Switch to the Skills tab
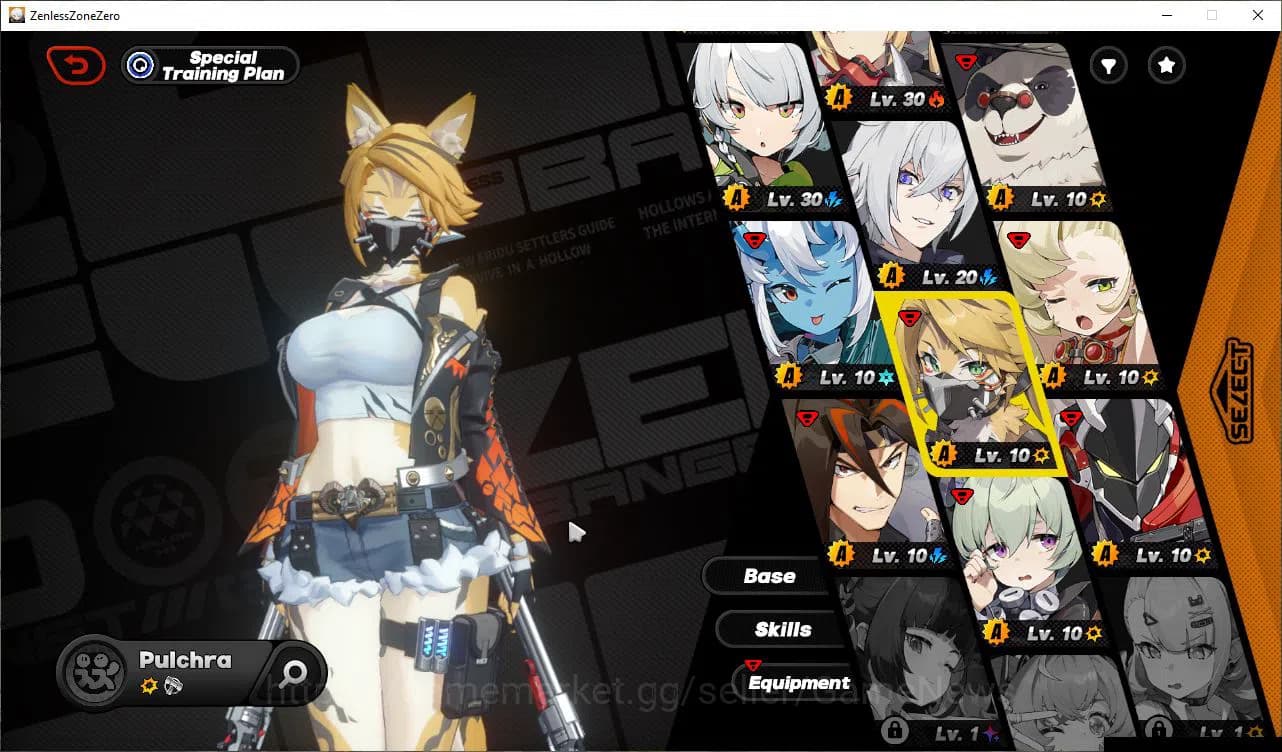 781,629
